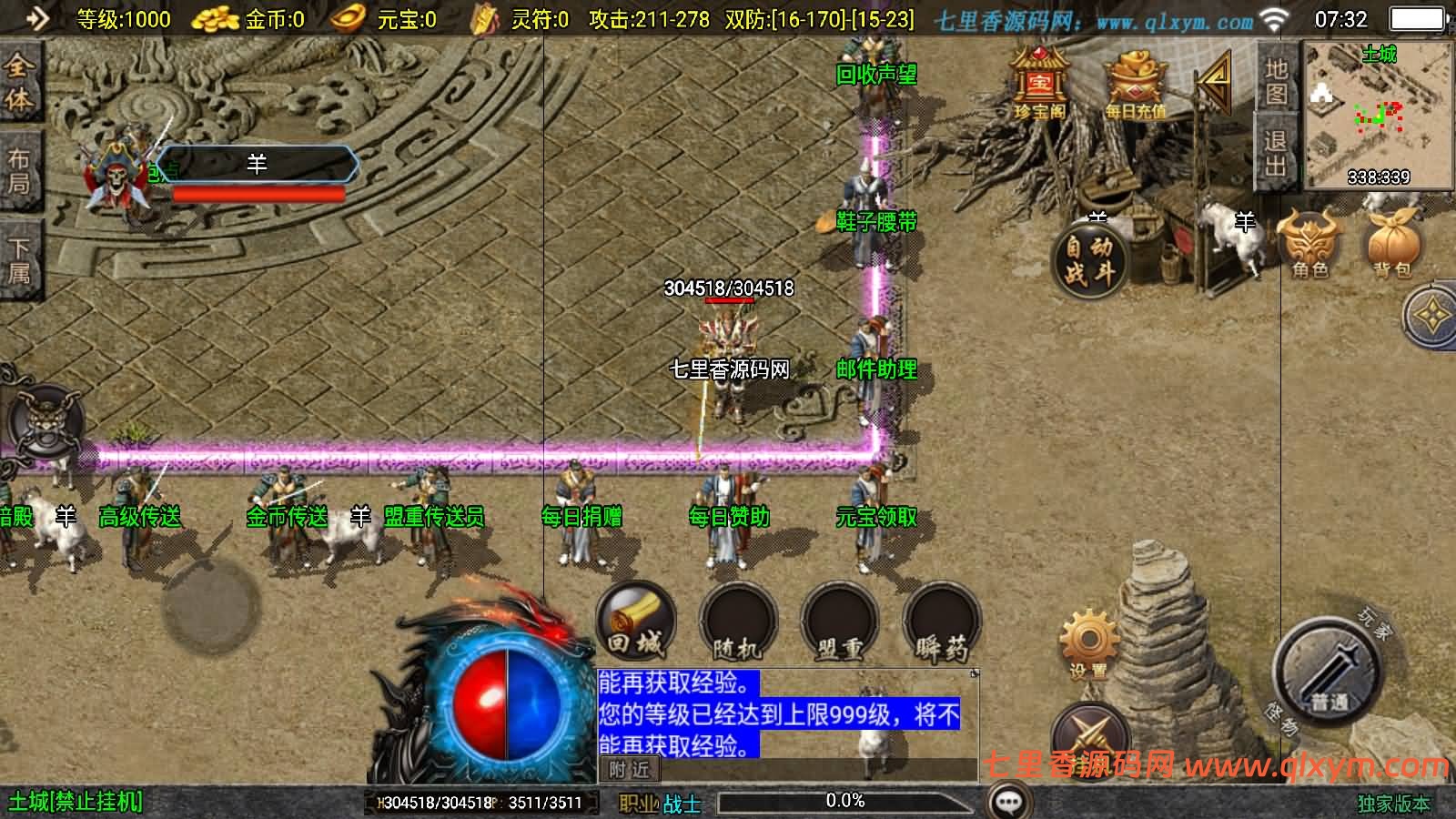Open the 角色 character panel
1456x819 pixels.
[x=1308, y=246]
